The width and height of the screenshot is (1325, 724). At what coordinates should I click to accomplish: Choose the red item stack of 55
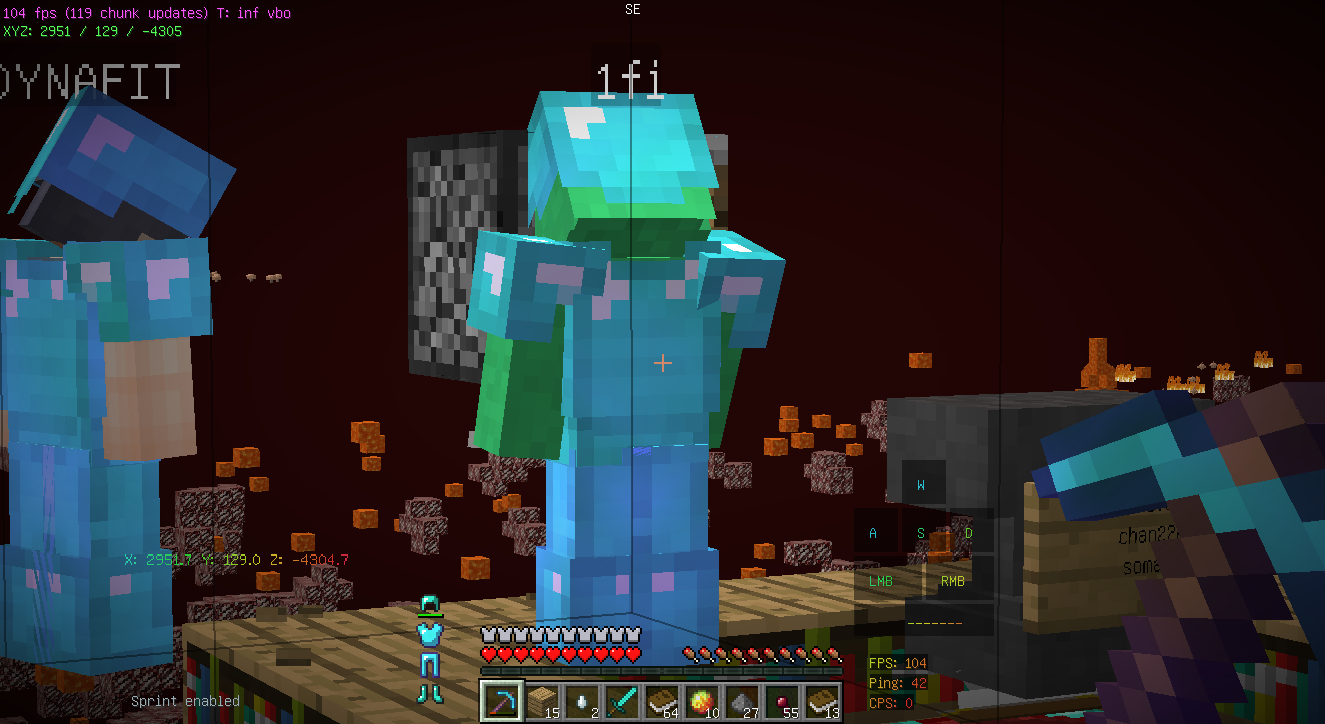pos(780,700)
